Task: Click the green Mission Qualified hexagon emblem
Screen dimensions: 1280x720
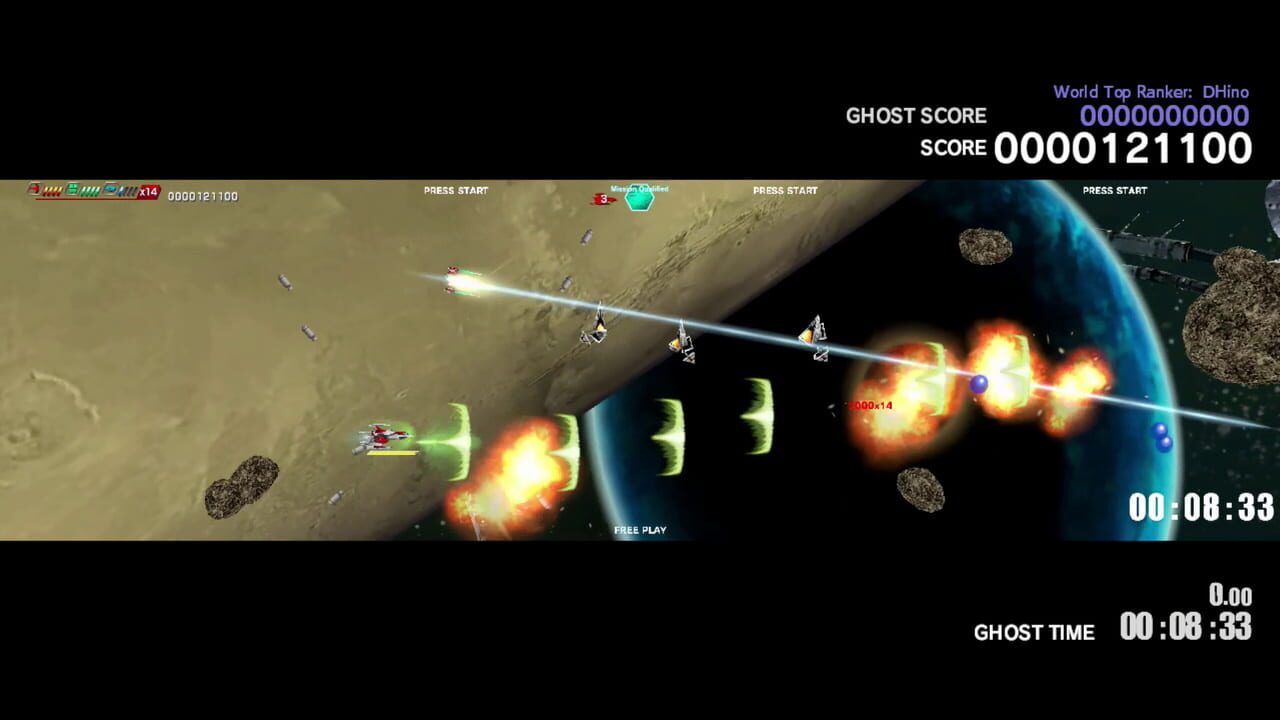Action: [638, 199]
